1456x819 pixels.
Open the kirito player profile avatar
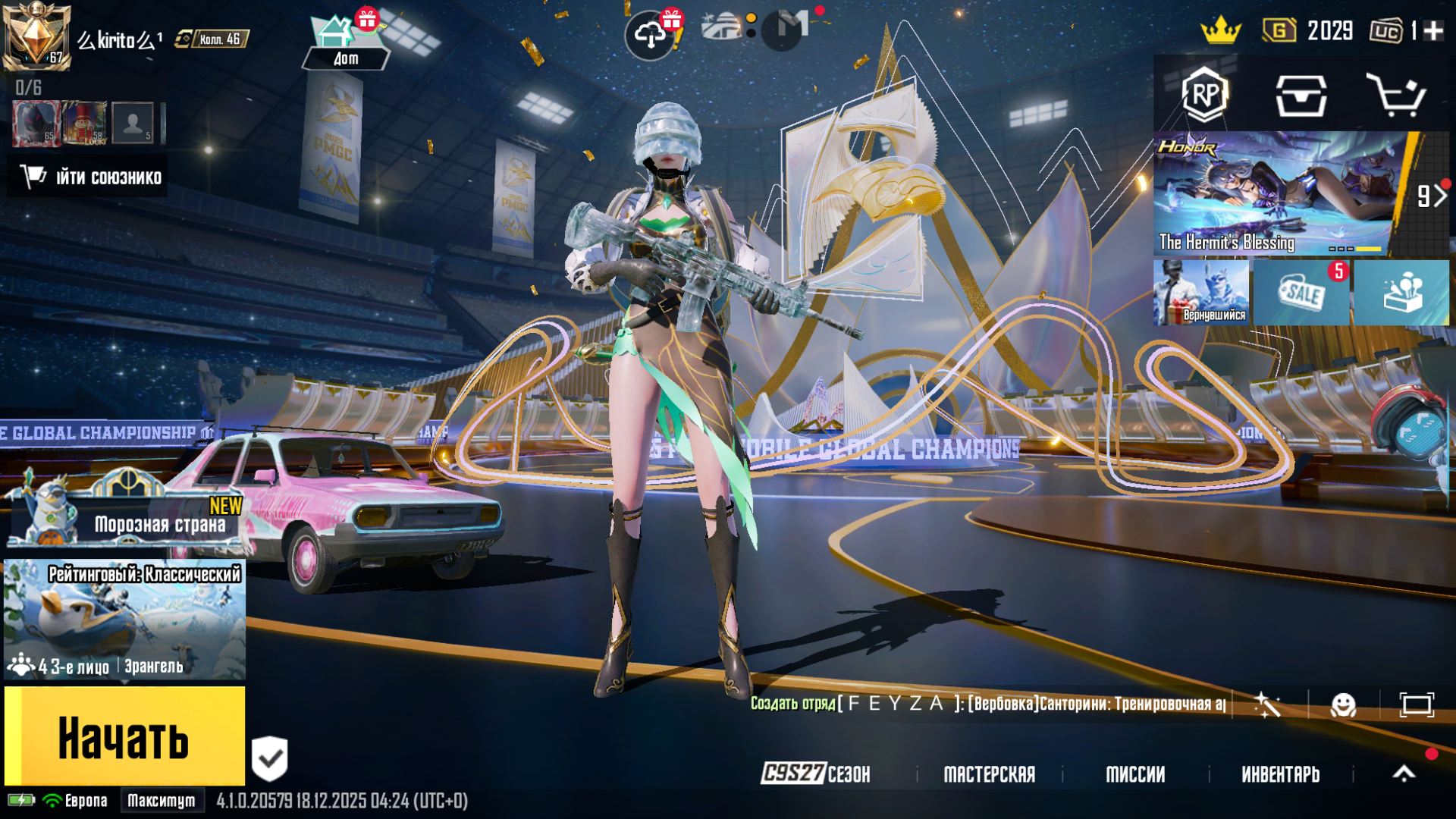pyautogui.click(x=36, y=36)
